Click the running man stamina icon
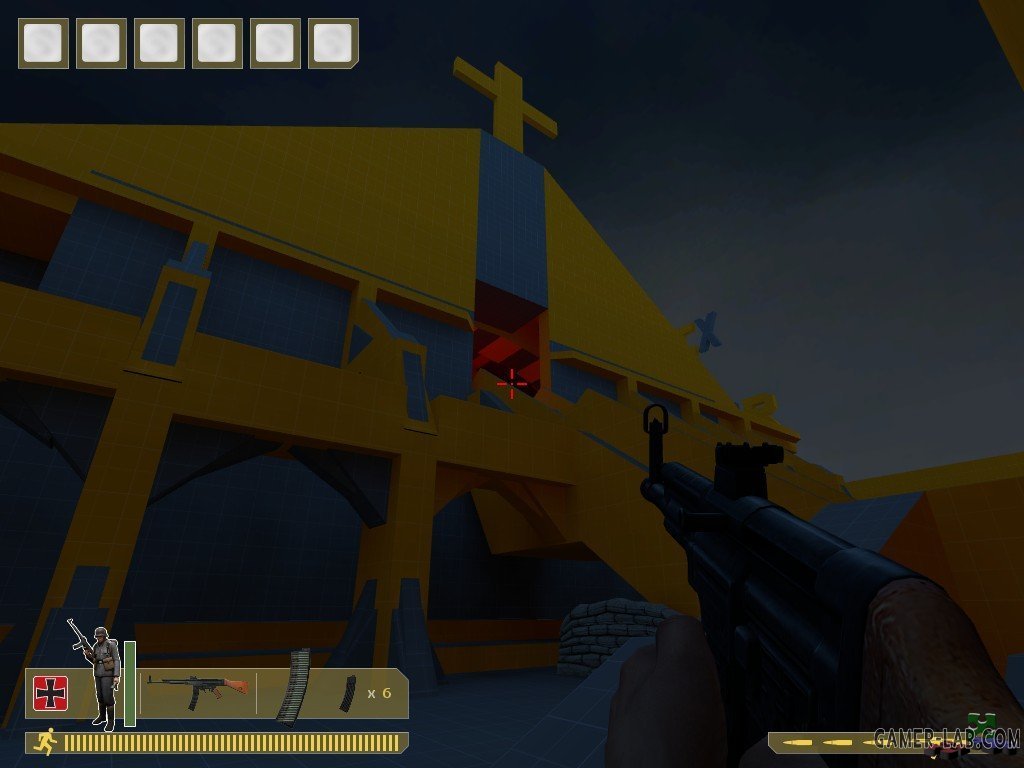1024x768 pixels. coord(44,741)
